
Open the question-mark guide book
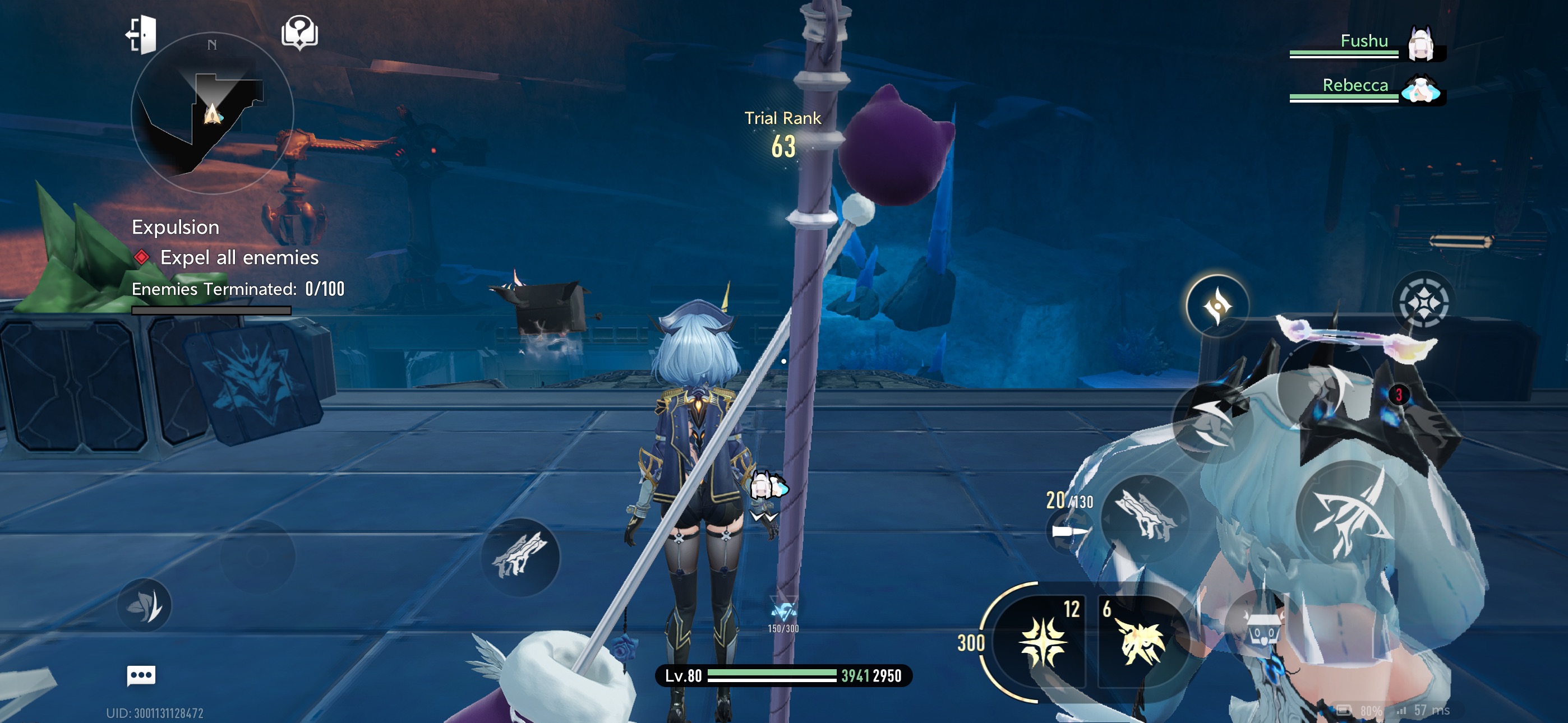click(299, 33)
